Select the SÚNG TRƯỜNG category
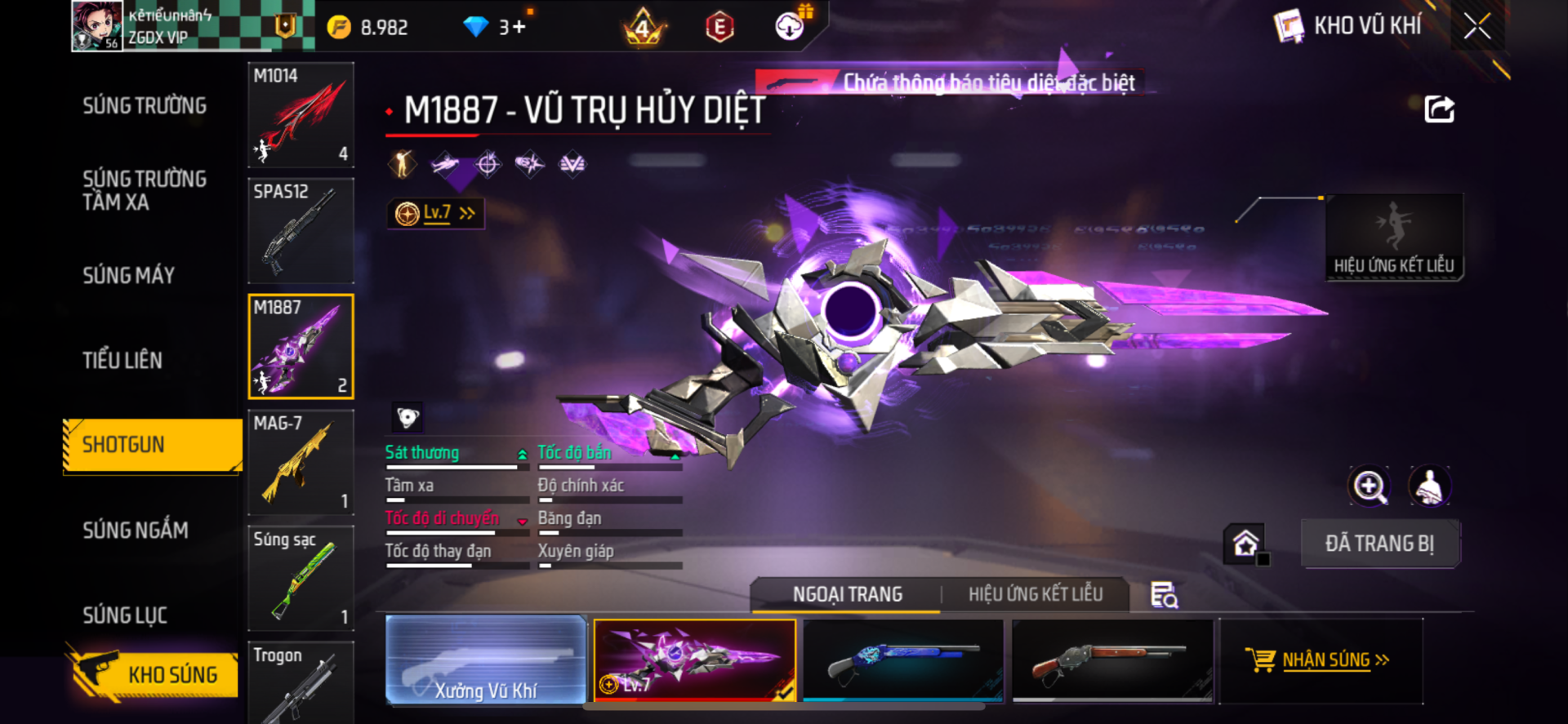Viewport: 1568px width, 724px height. click(x=145, y=106)
